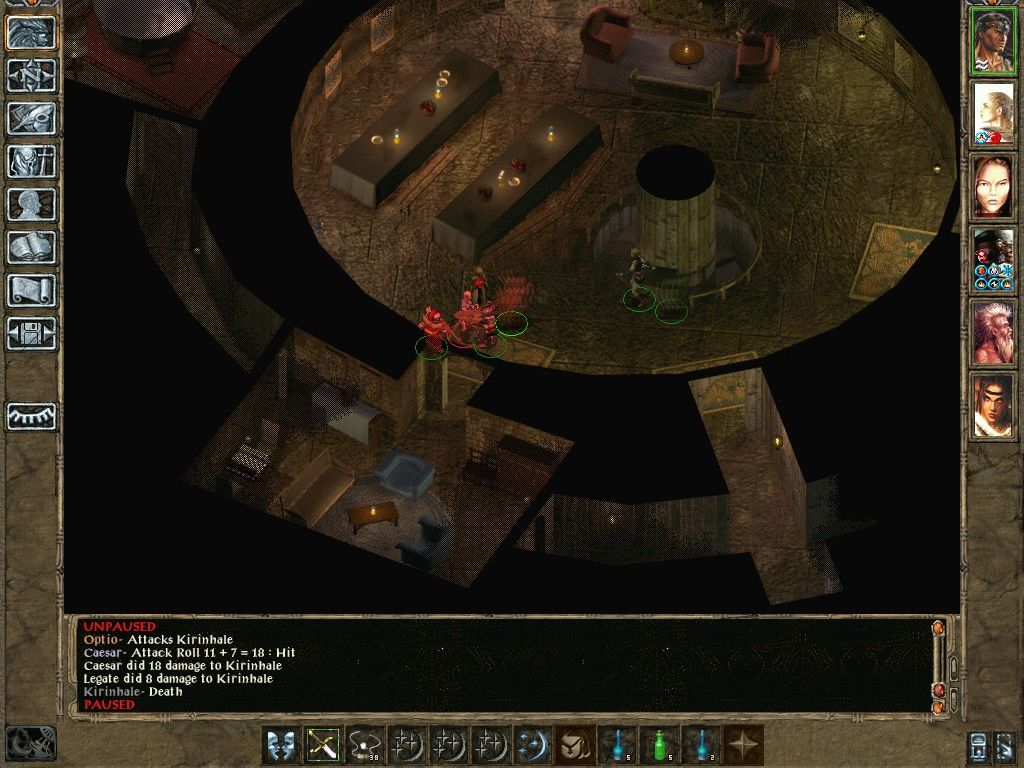Select the headband warrior portrait
1024x768 pixels.
pos(993,42)
